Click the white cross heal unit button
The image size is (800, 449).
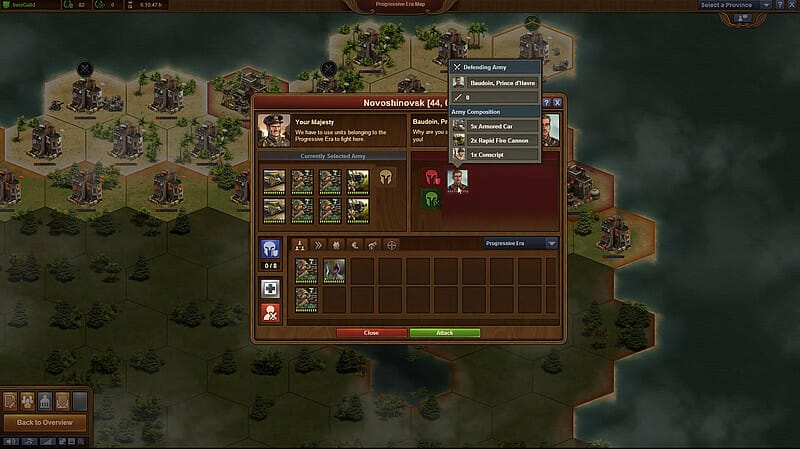pyautogui.click(x=269, y=288)
